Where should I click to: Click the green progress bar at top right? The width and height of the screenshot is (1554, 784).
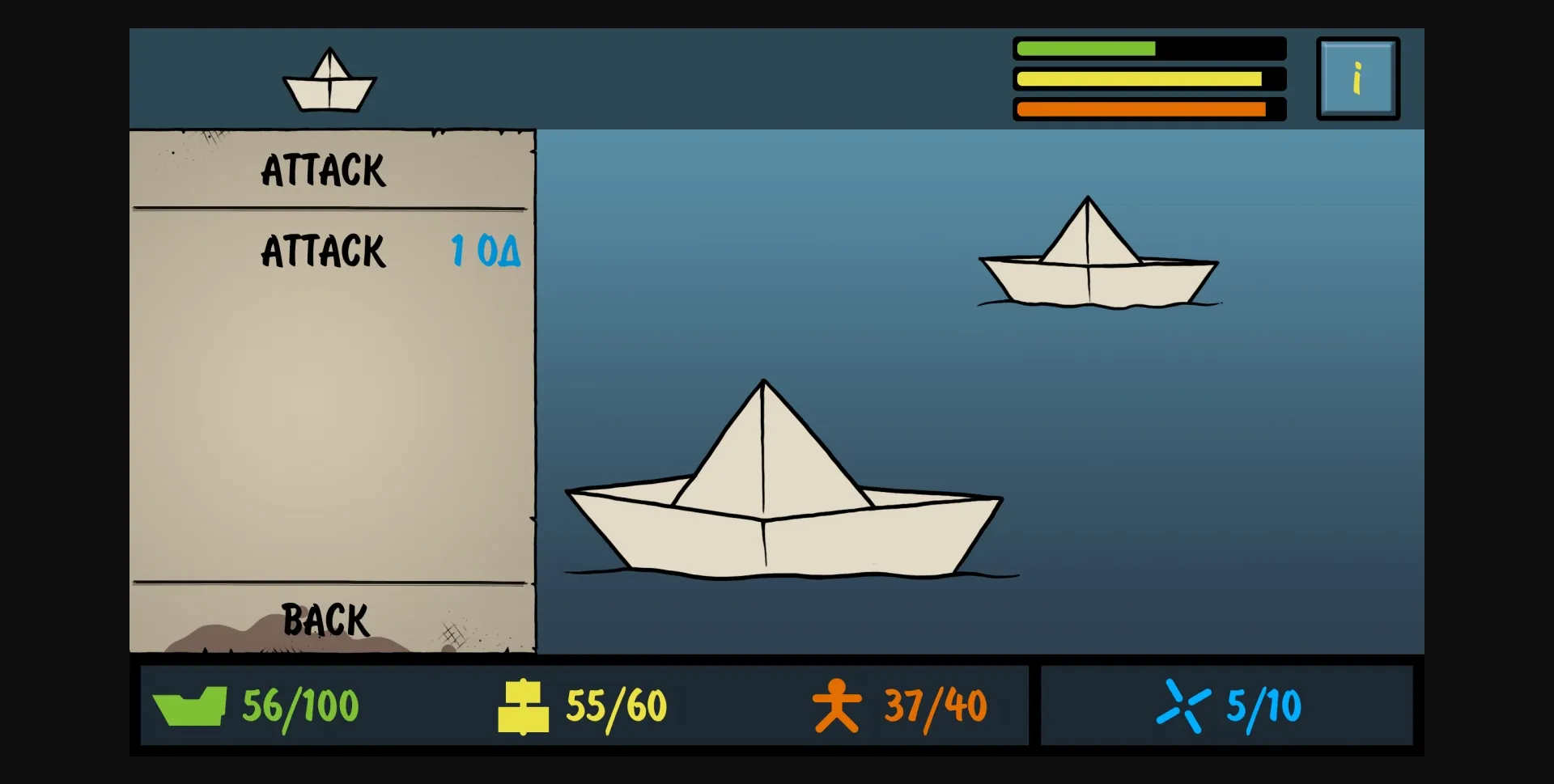1147,48
